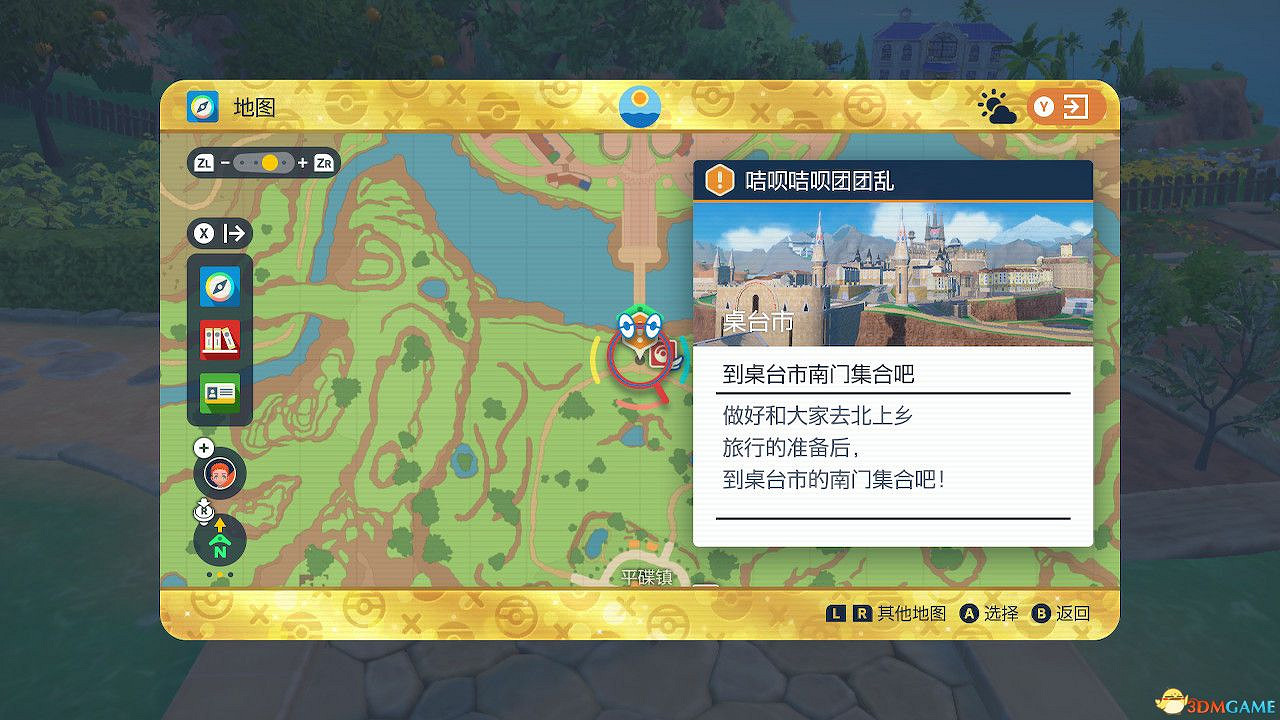
Task: Open the green profile card icon in sidebar
Action: coord(219,392)
